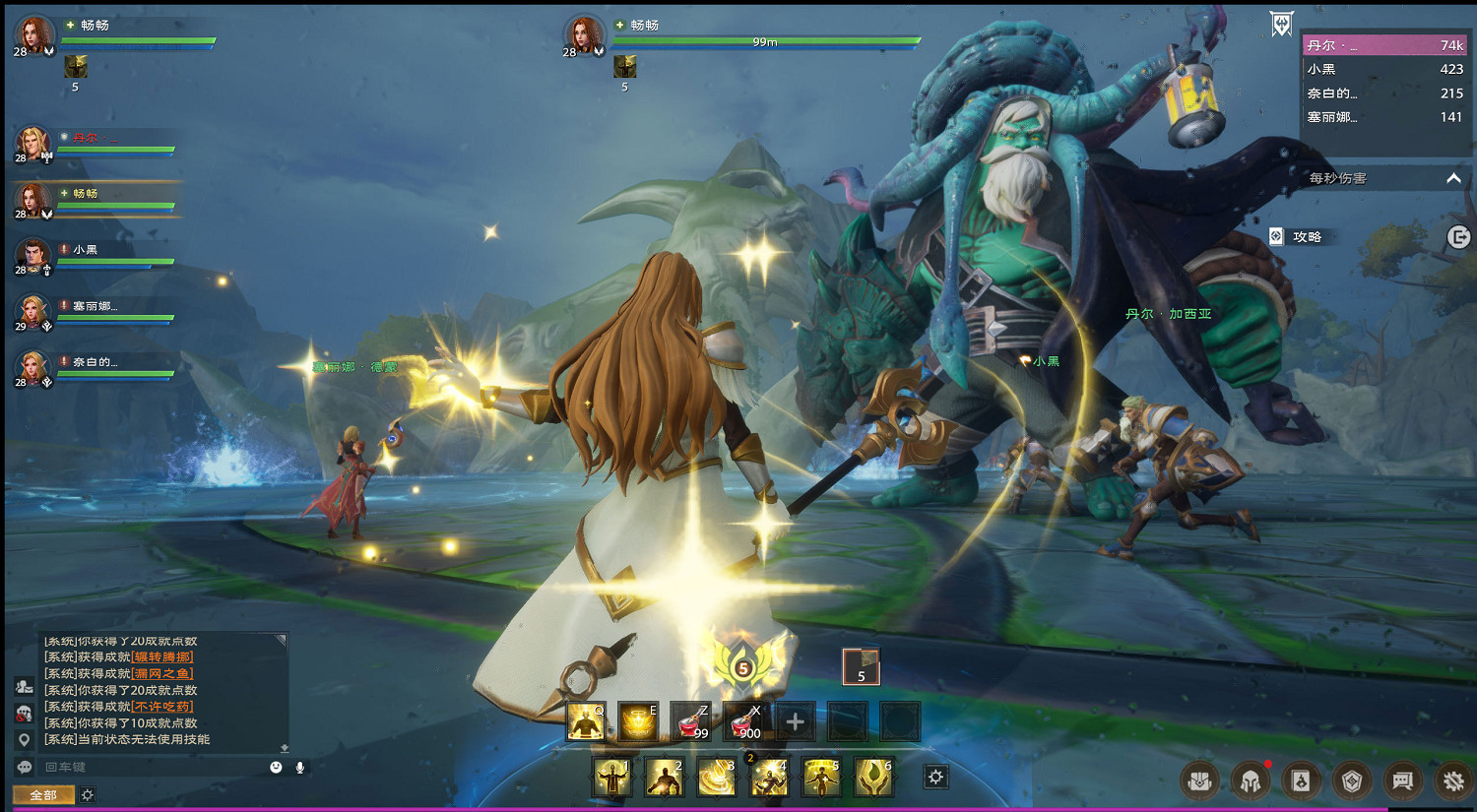
Task: Use the golden wings skill on E
Action: [637, 722]
